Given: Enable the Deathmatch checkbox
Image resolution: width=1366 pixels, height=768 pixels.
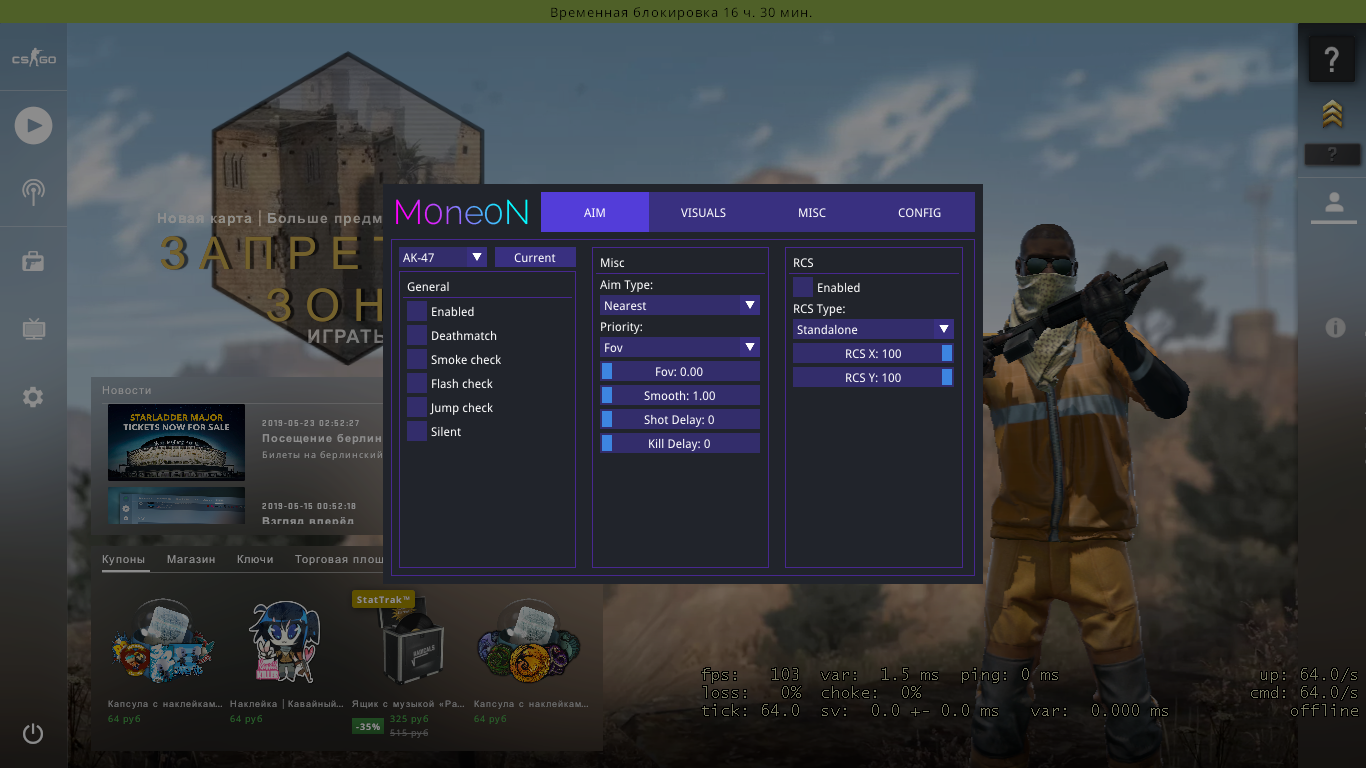Looking at the screenshot, I should click(416, 335).
